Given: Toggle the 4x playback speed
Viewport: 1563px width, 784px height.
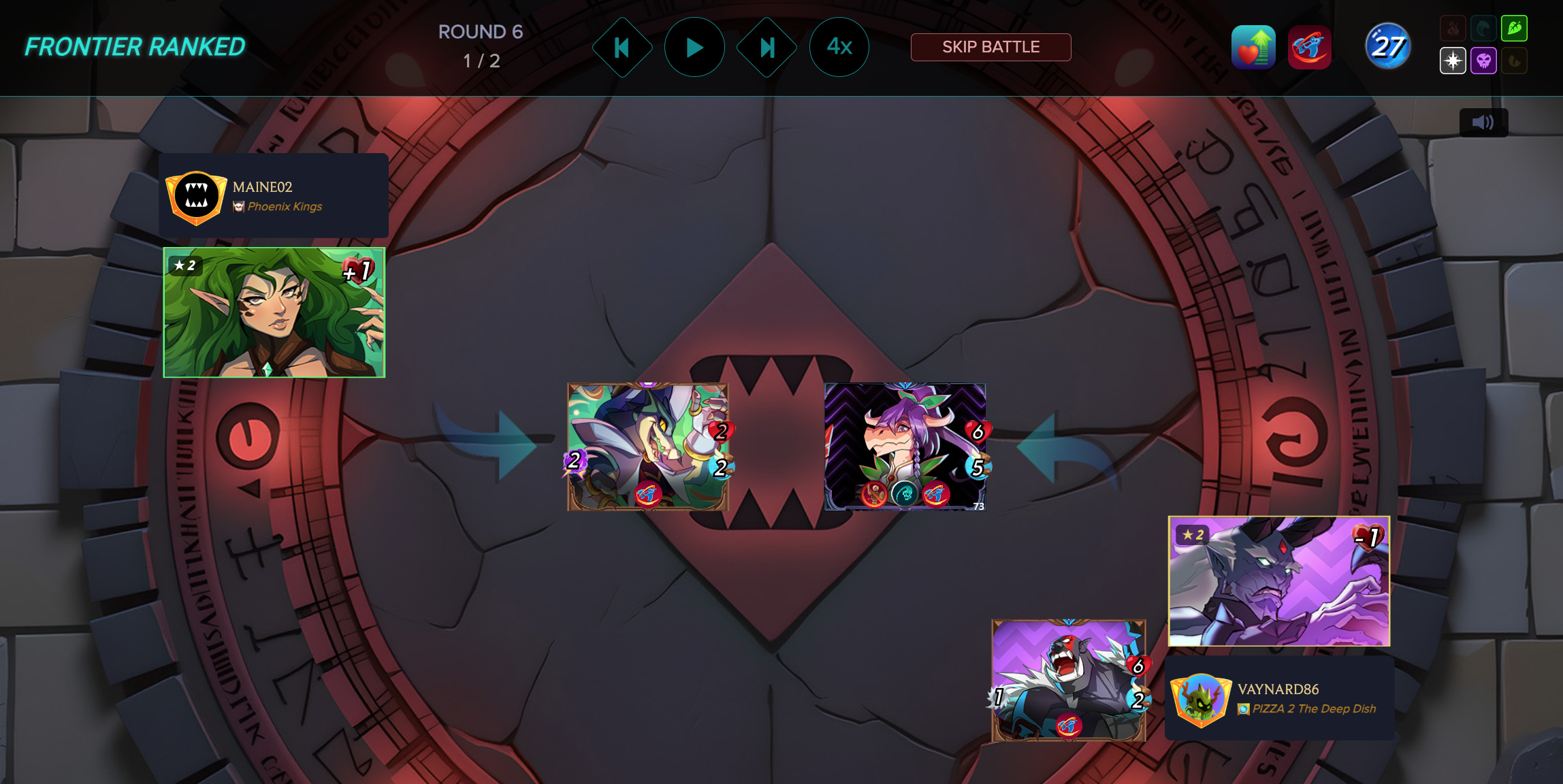Looking at the screenshot, I should 839,48.
